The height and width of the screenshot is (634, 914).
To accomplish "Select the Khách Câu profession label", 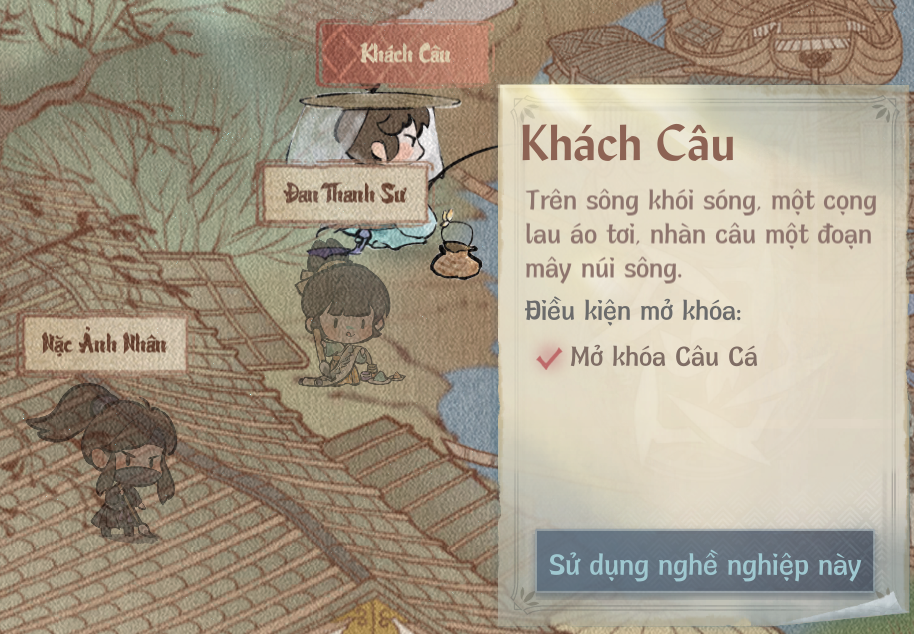I will [x=405, y=53].
